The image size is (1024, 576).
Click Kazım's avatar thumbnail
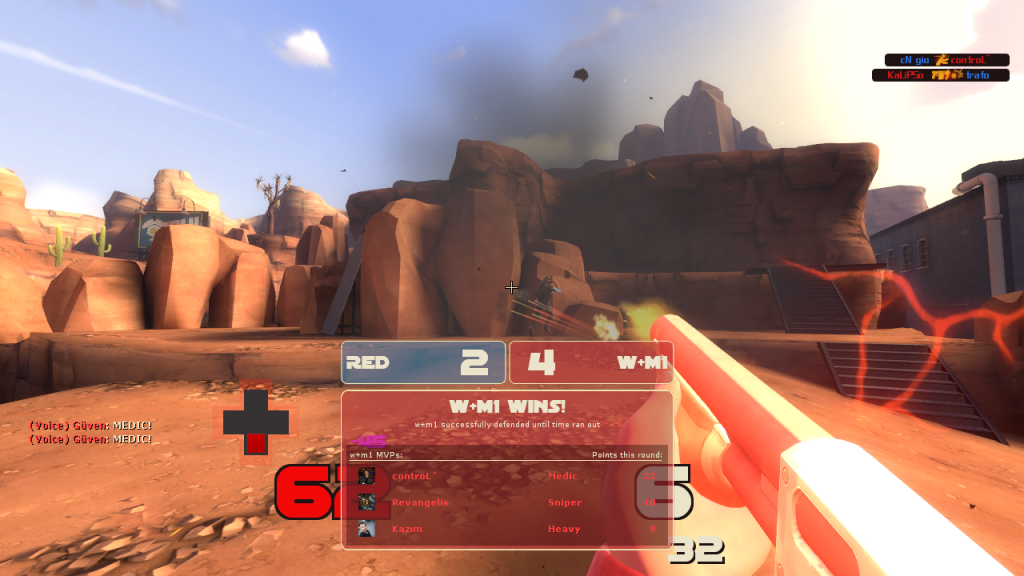(x=367, y=528)
